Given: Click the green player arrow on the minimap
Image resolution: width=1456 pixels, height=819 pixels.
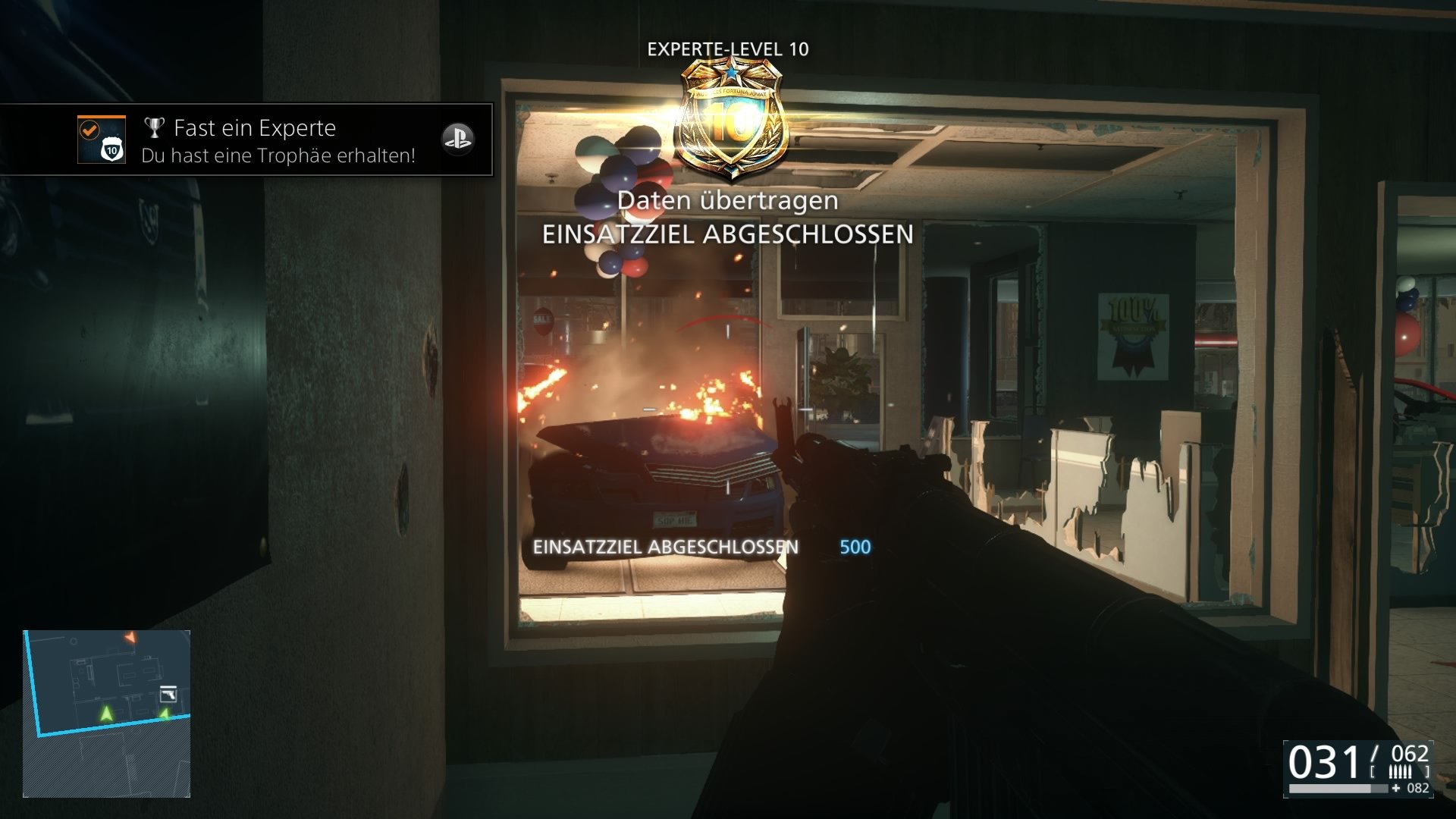Looking at the screenshot, I should [106, 713].
